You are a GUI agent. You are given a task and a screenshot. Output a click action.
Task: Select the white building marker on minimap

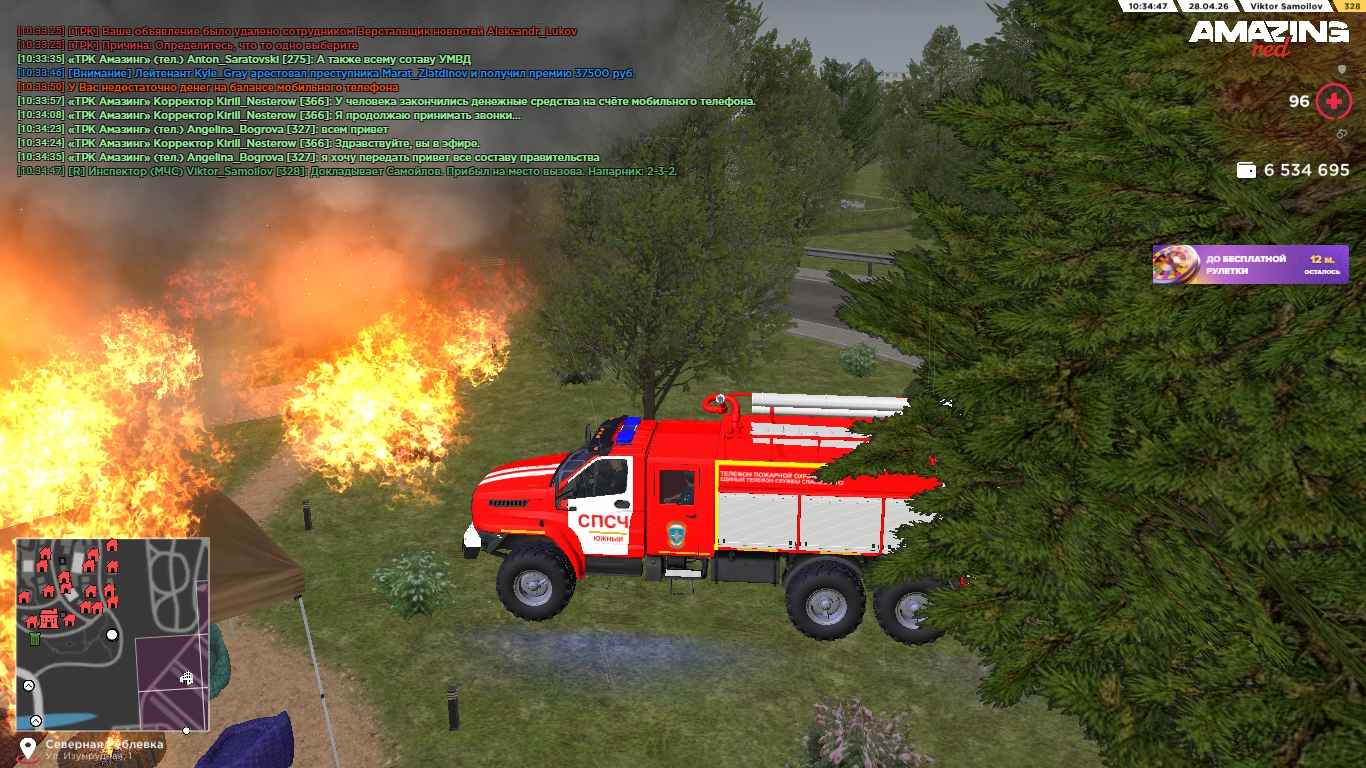point(186,678)
